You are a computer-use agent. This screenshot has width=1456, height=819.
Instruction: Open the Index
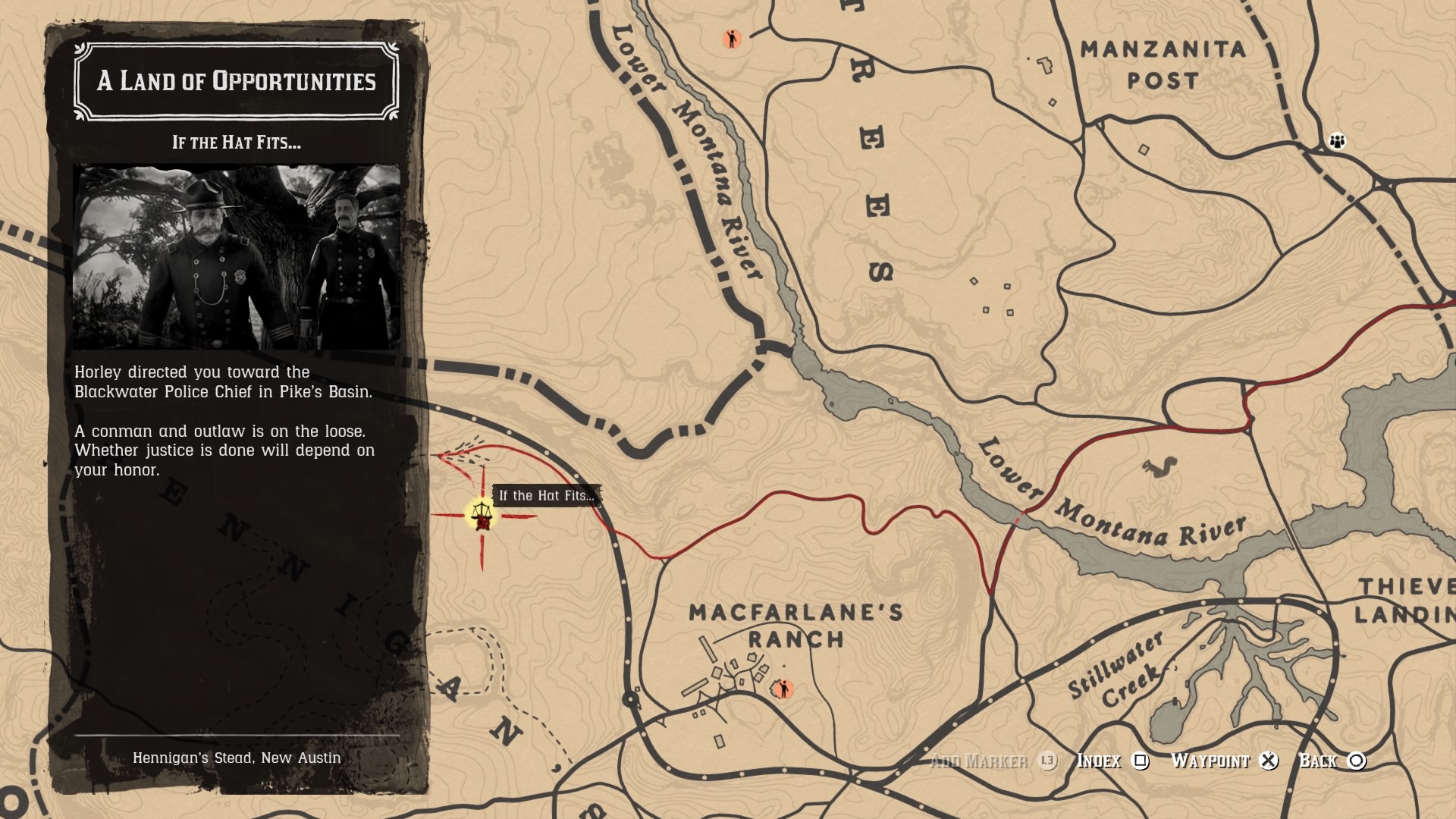[x=1099, y=761]
